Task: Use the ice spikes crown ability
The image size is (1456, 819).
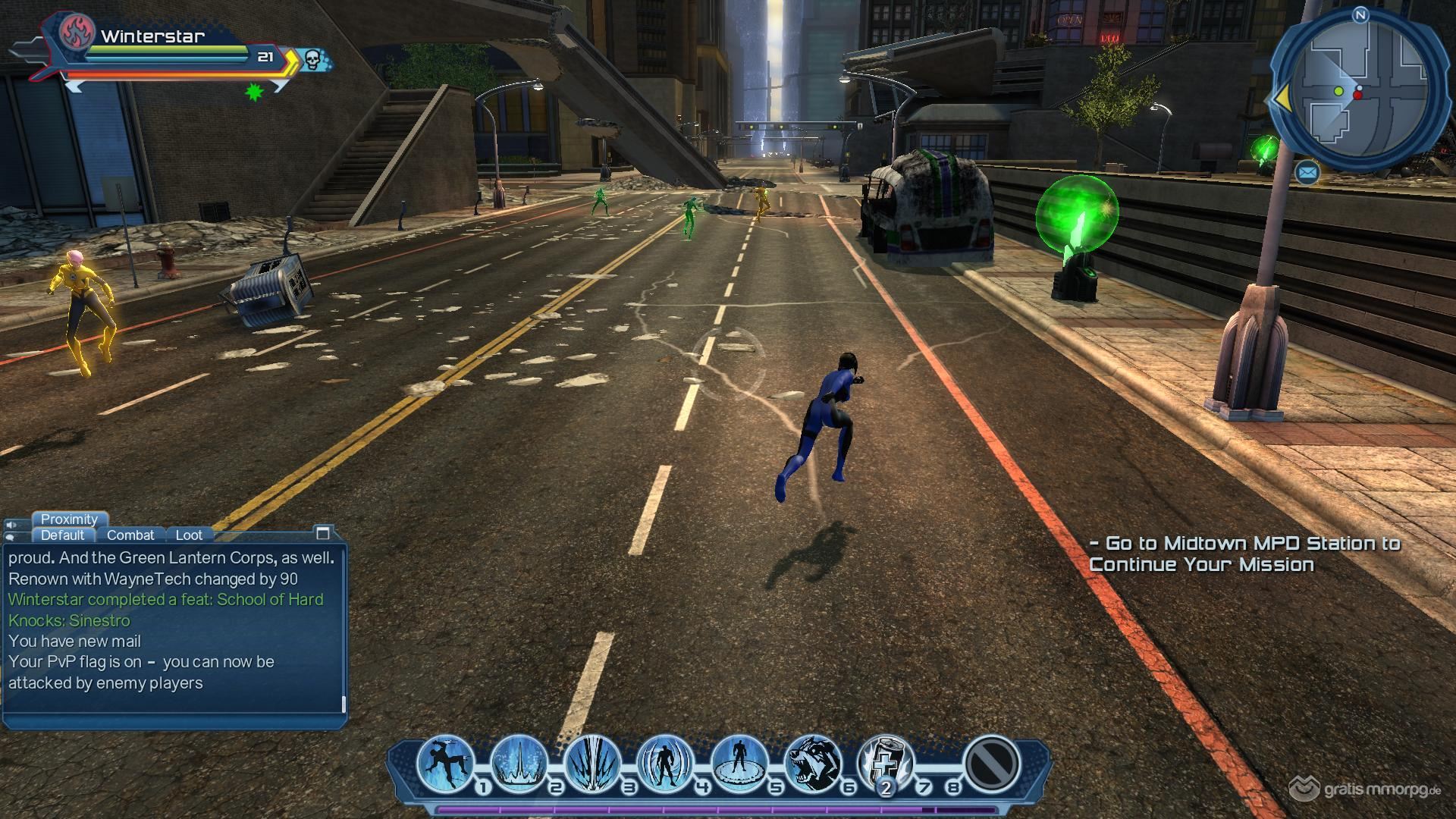Action: (519, 763)
